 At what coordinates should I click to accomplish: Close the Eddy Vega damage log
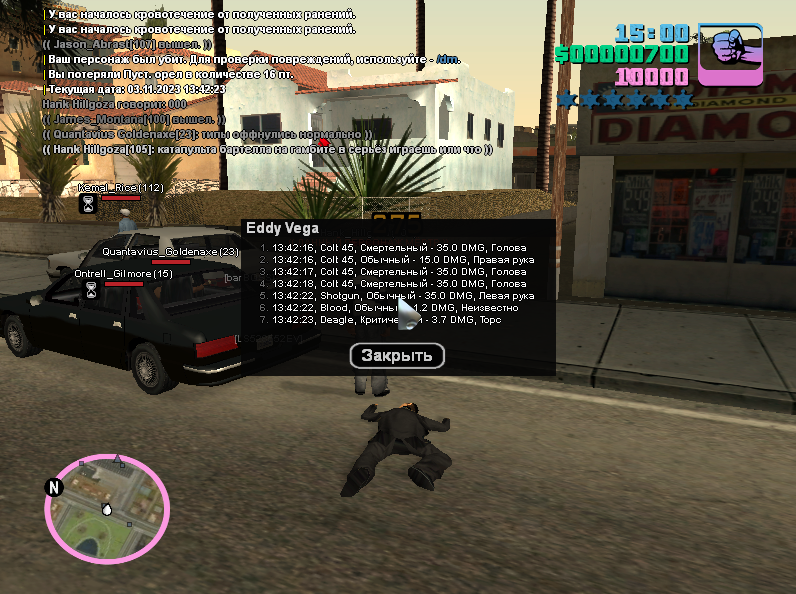397,355
